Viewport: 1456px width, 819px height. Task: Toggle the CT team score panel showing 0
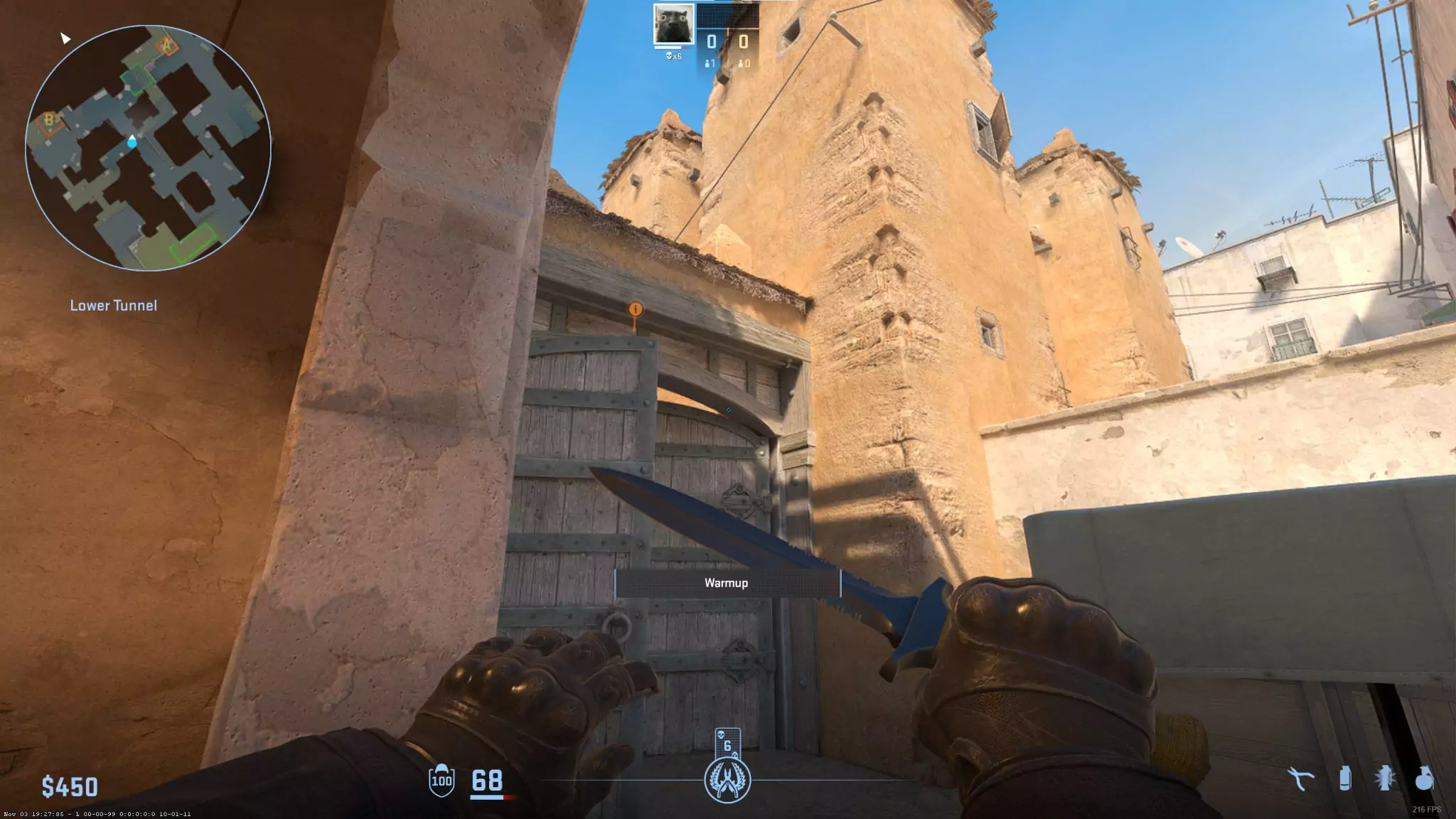click(x=710, y=43)
